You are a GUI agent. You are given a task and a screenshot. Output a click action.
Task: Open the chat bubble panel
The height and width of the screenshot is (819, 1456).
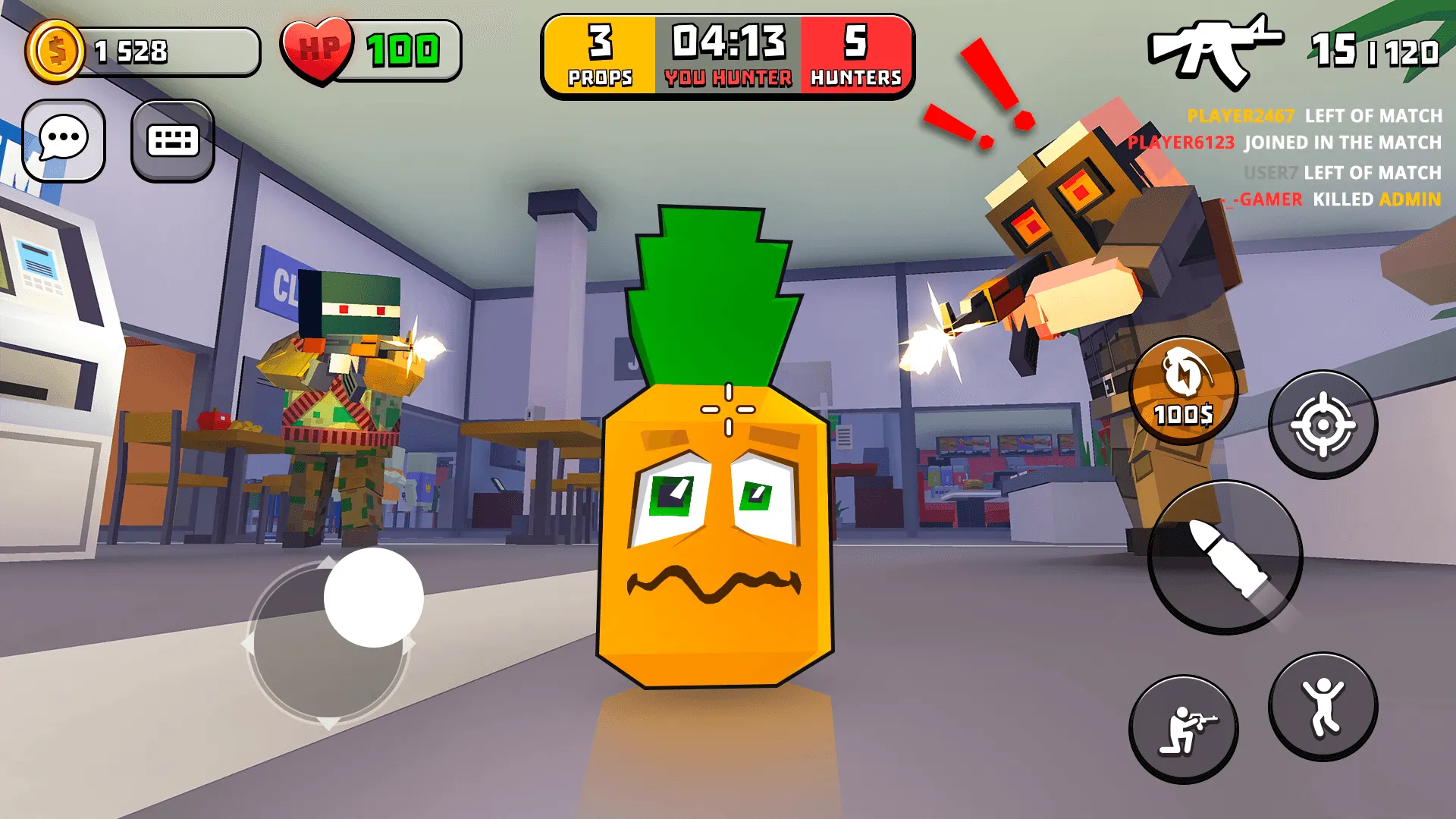tap(64, 142)
